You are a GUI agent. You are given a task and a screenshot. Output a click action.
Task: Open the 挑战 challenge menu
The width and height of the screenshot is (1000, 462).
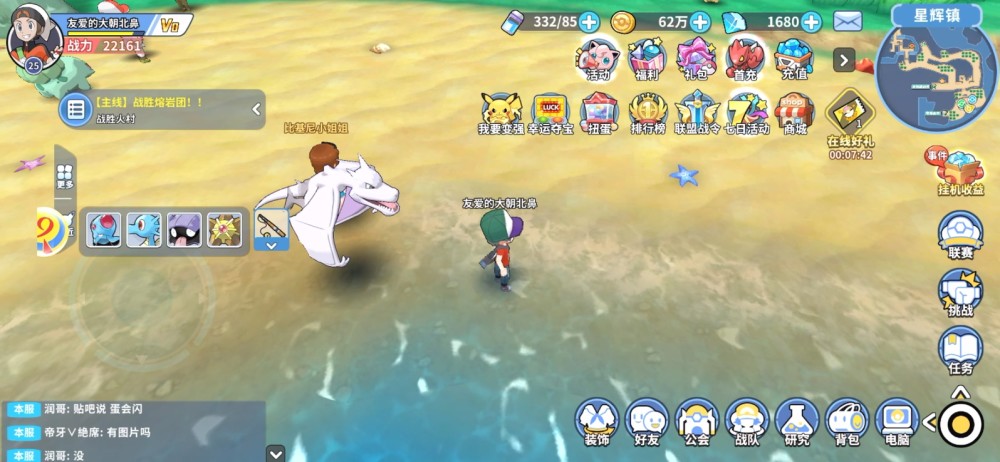point(959,291)
